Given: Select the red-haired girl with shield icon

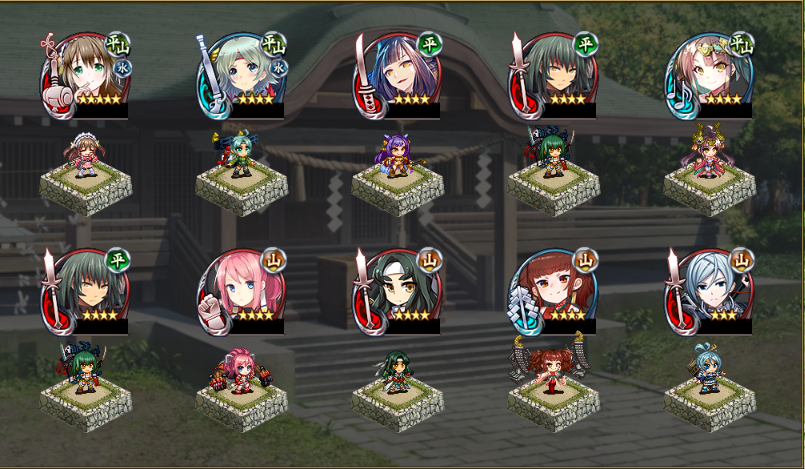Looking at the screenshot, I should (553, 290).
